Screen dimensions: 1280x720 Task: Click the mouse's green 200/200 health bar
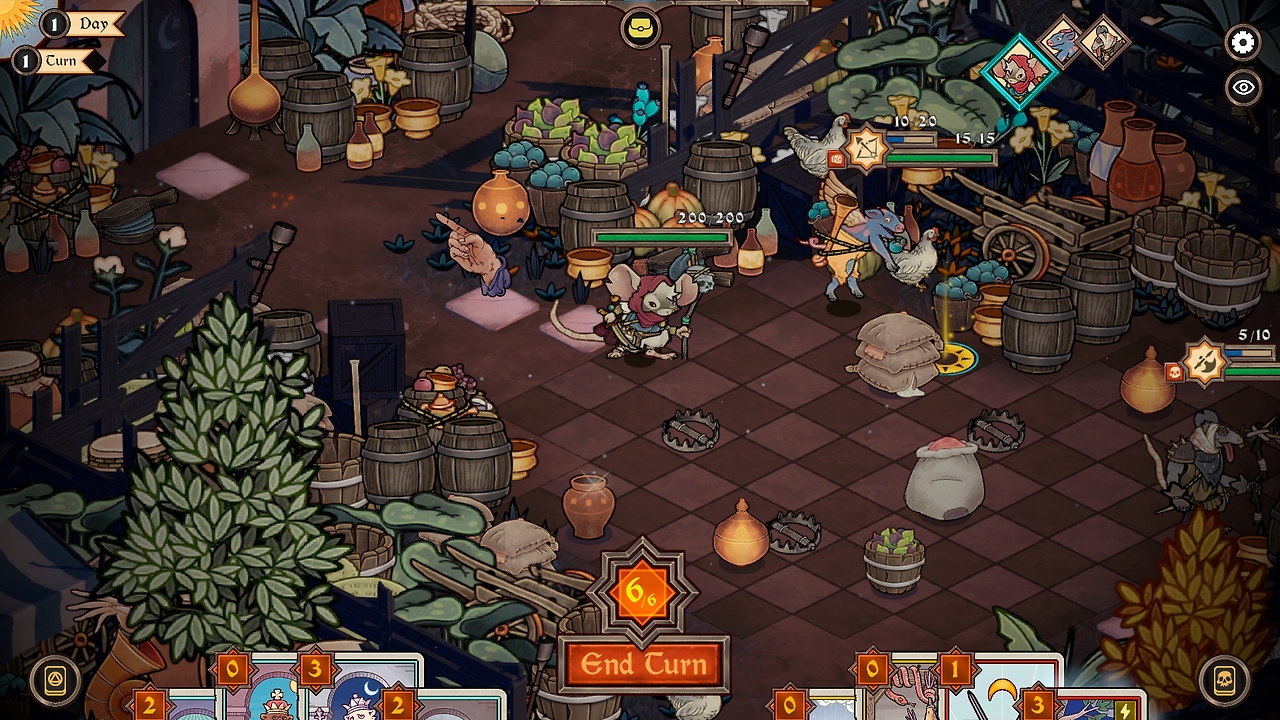pyautogui.click(x=662, y=239)
